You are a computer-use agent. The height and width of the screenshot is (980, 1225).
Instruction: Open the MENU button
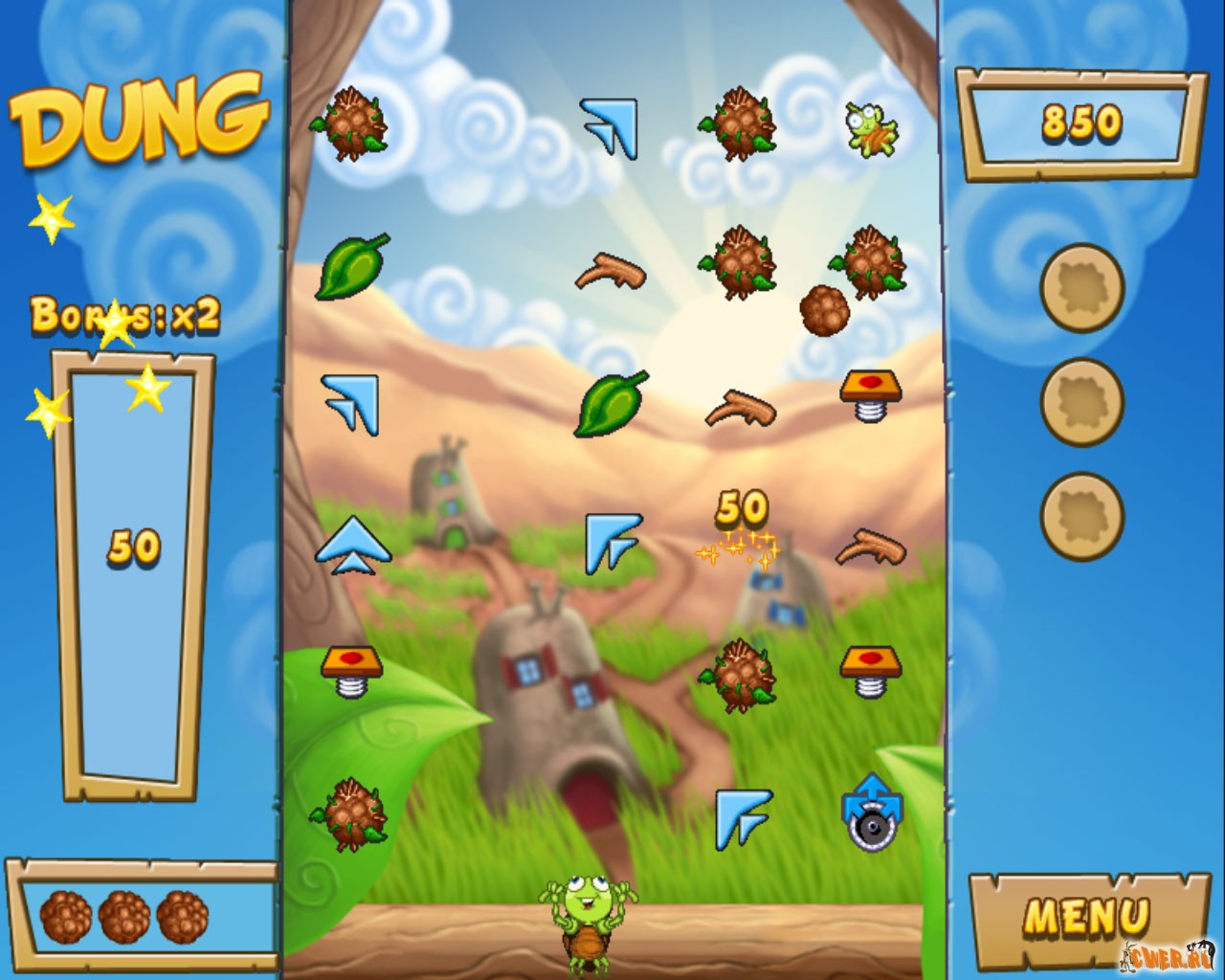click(1085, 917)
